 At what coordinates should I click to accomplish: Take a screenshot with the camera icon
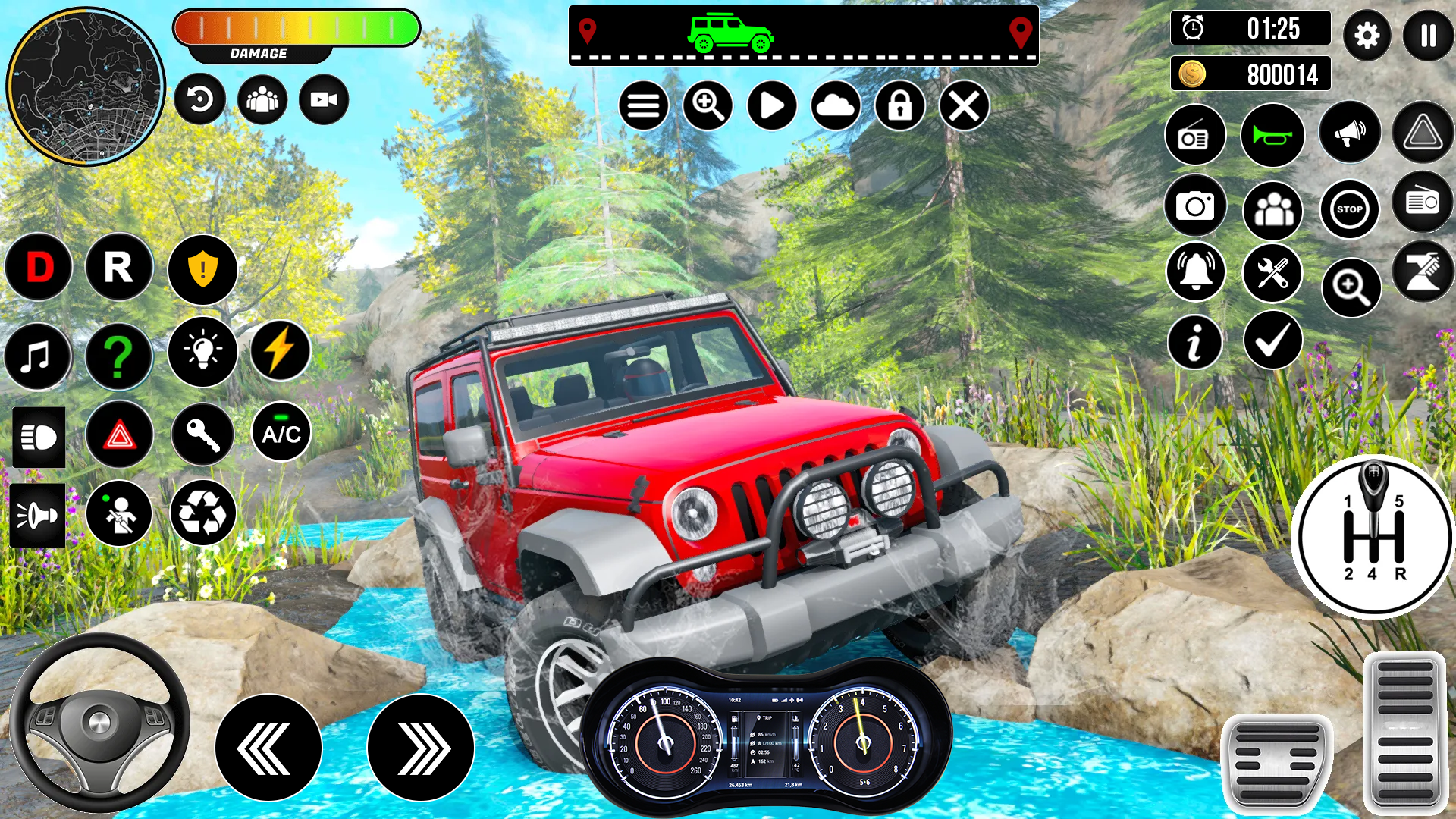[1195, 206]
